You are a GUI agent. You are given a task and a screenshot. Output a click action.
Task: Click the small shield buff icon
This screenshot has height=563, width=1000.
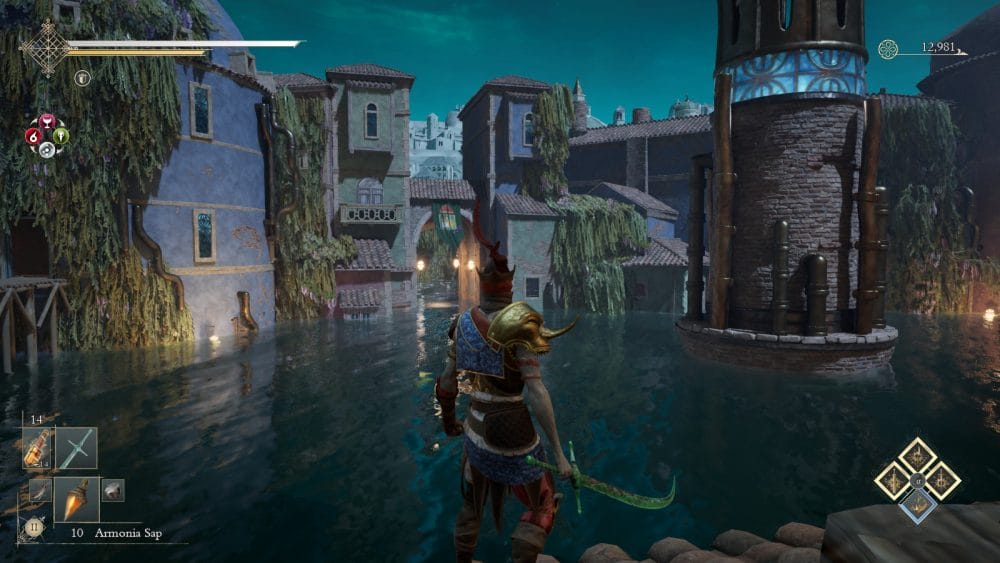(82, 77)
